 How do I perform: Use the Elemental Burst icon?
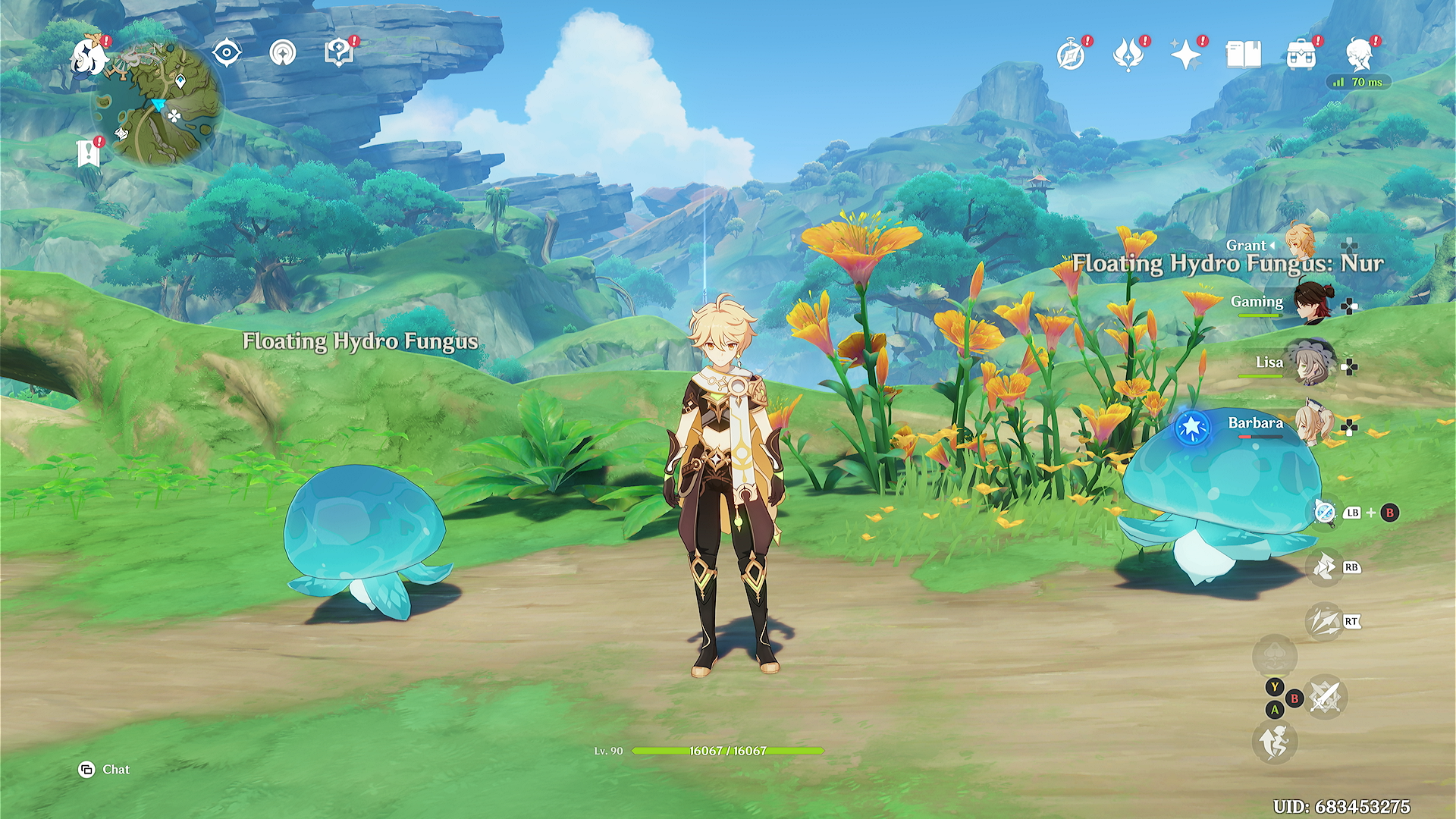click(x=1324, y=622)
